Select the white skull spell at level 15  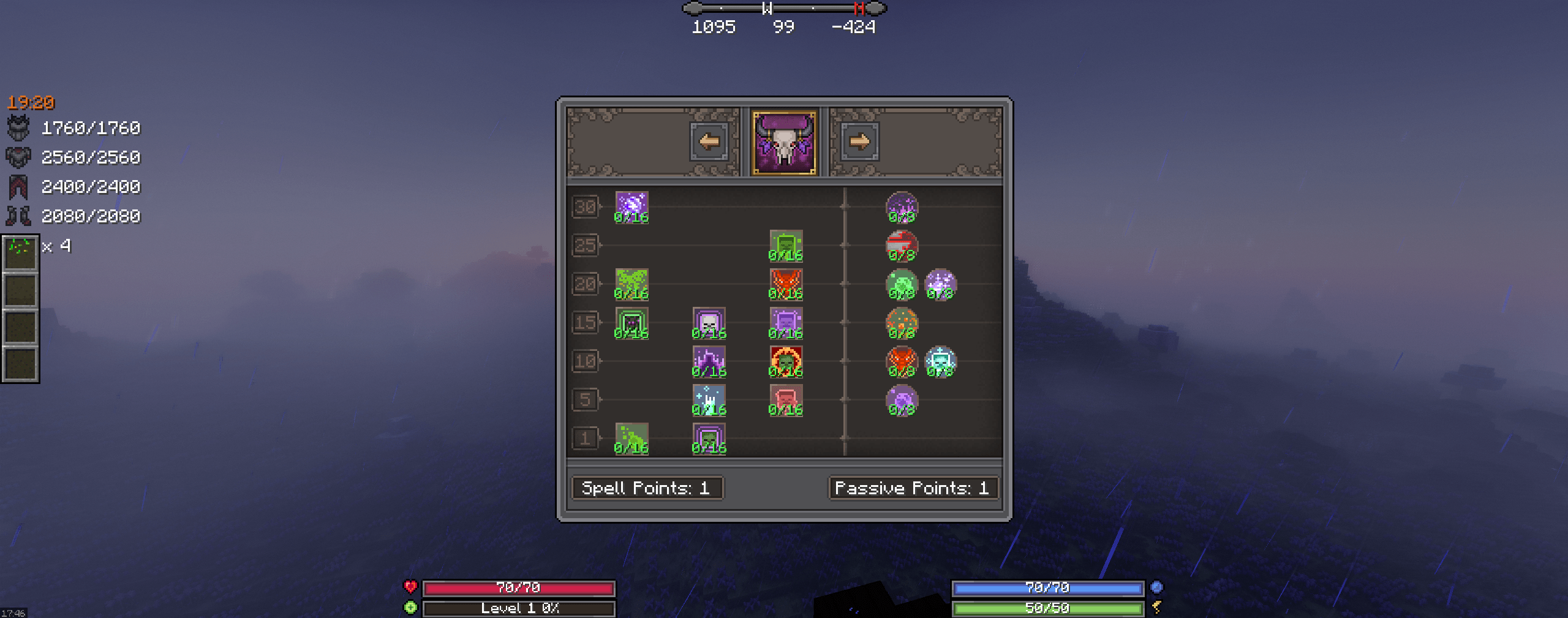[x=709, y=322]
